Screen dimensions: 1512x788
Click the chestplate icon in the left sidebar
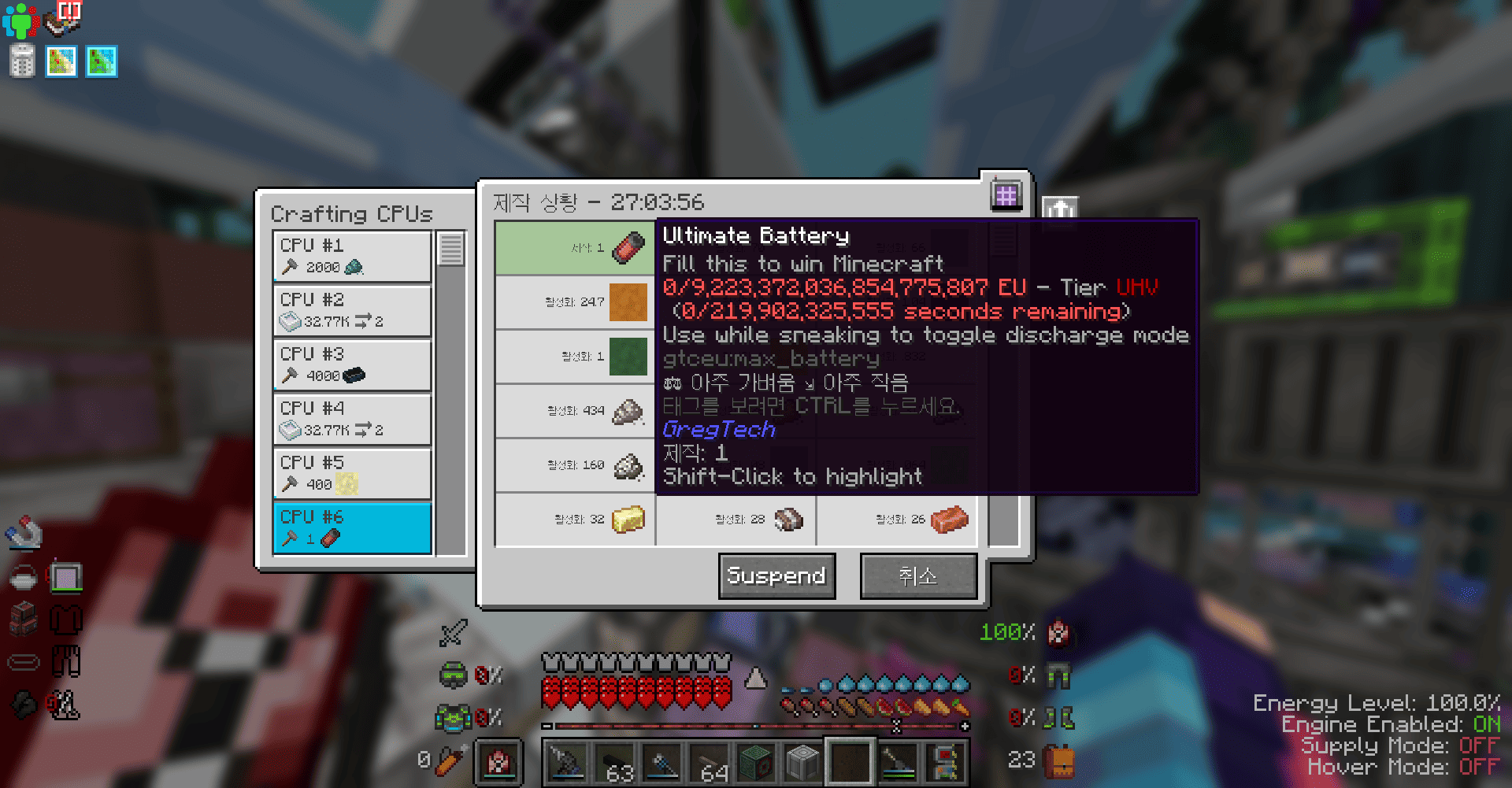coord(66,620)
